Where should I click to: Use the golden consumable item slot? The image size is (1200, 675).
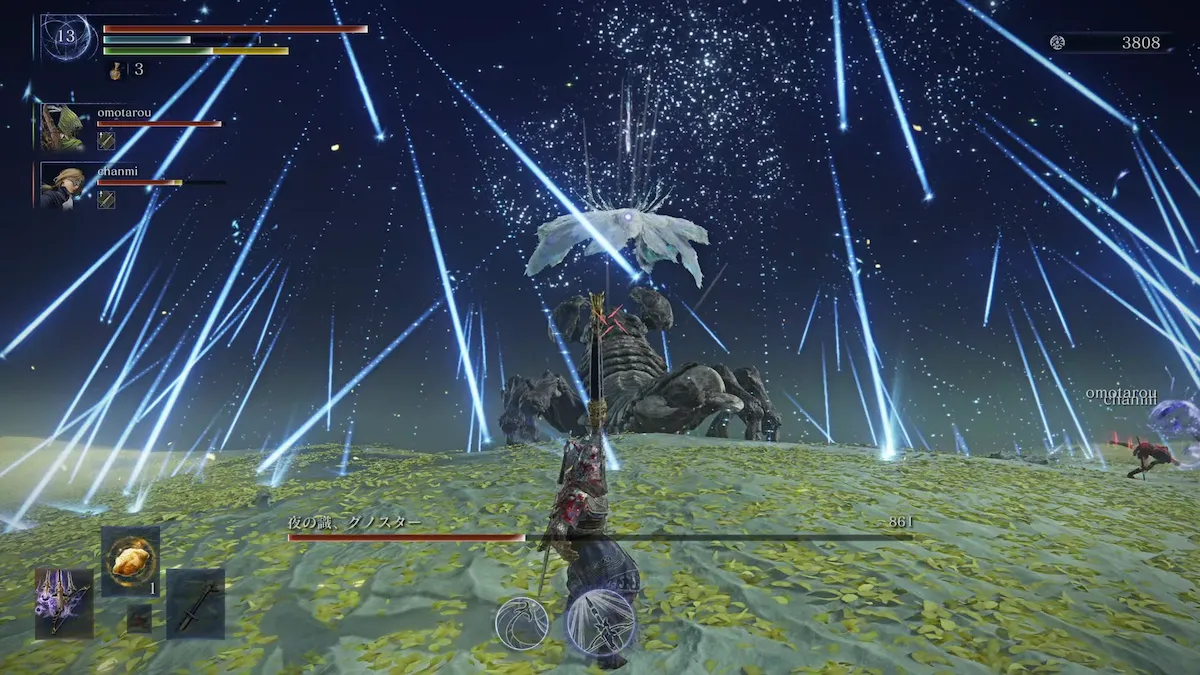pyautogui.click(x=130, y=562)
